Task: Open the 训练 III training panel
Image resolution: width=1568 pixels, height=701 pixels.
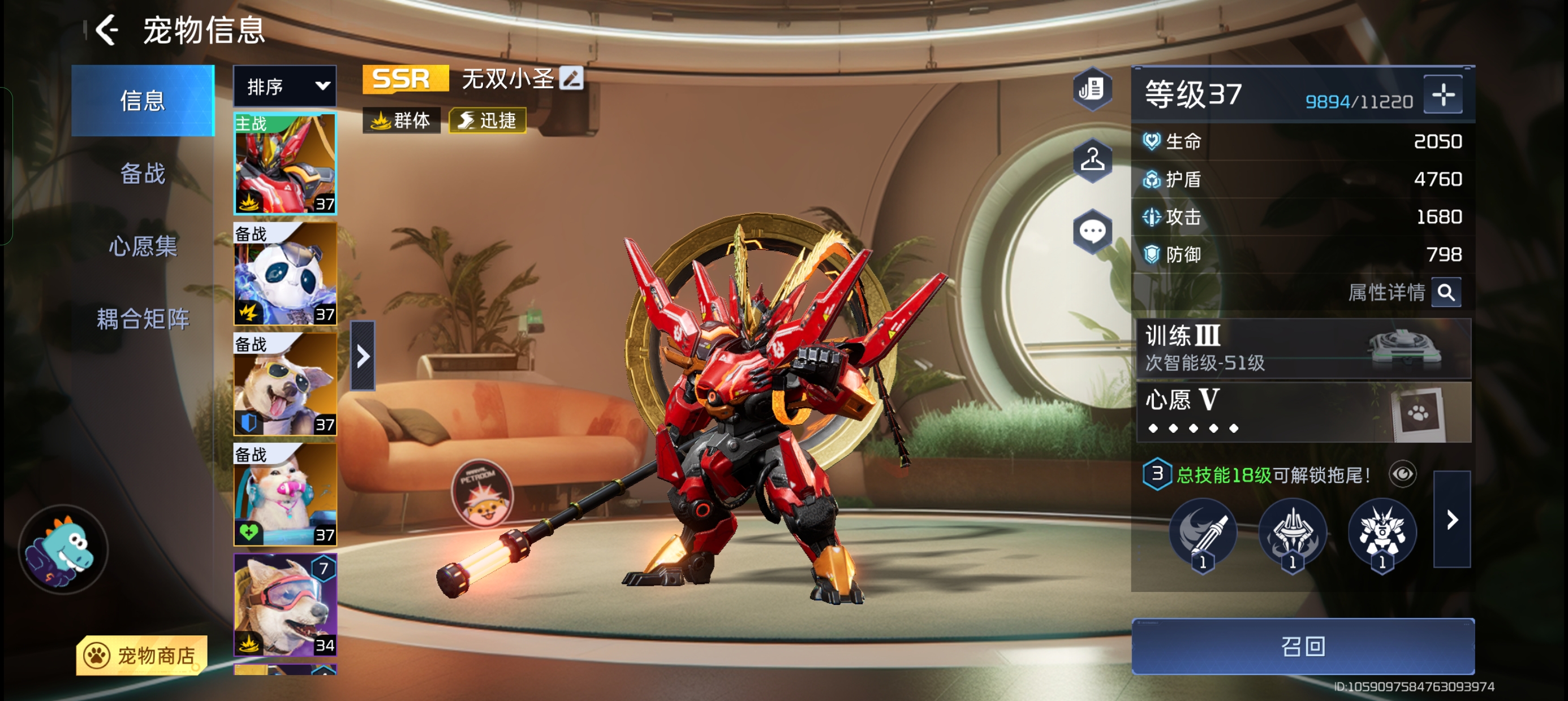Action: tap(1303, 349)
